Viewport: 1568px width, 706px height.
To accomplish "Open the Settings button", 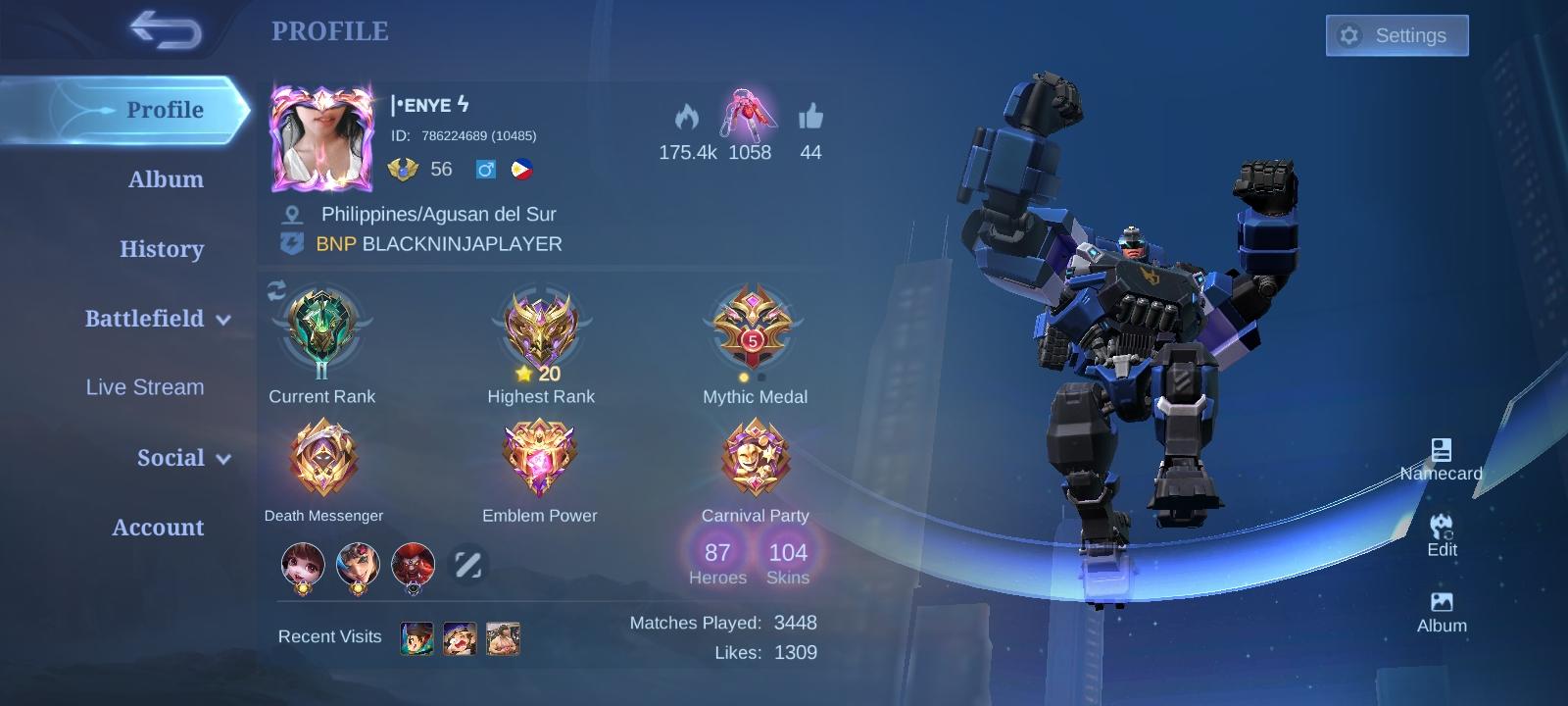I will pyautogui.click(x=1396, y=34).
